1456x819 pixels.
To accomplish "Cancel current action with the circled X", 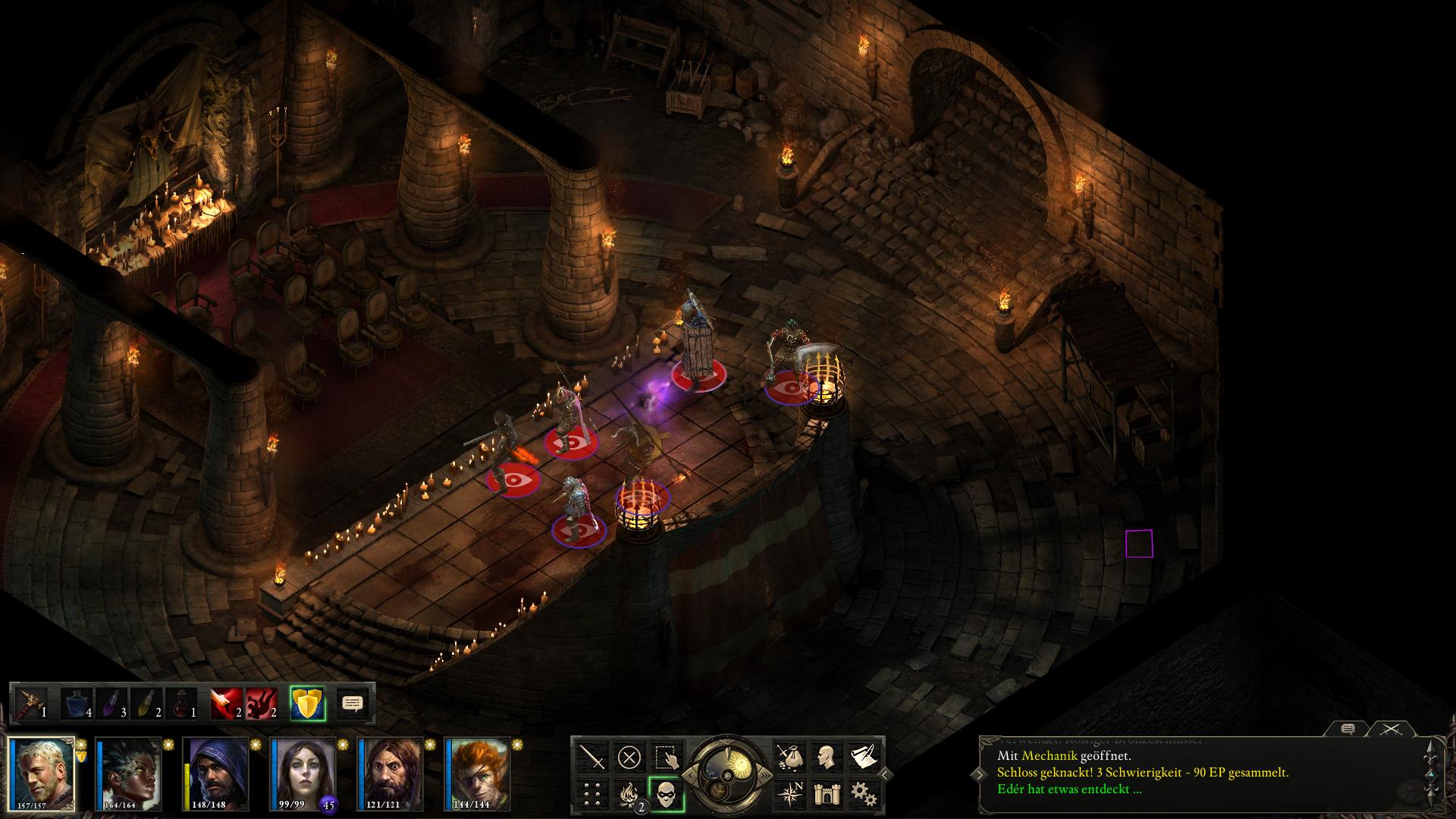I will [629, 757].
